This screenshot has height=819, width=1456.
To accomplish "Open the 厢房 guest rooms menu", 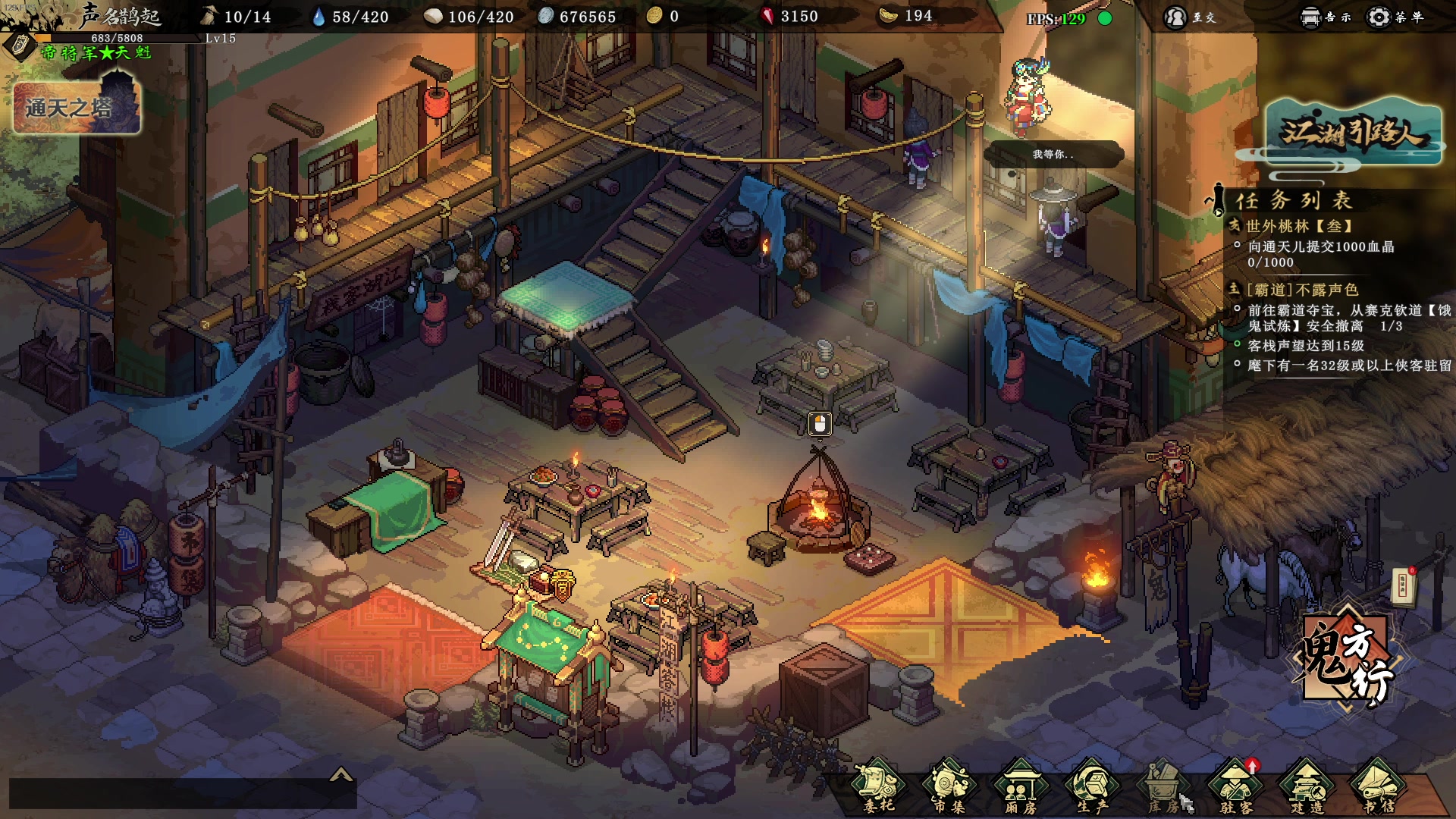I will pos(1020,787).
